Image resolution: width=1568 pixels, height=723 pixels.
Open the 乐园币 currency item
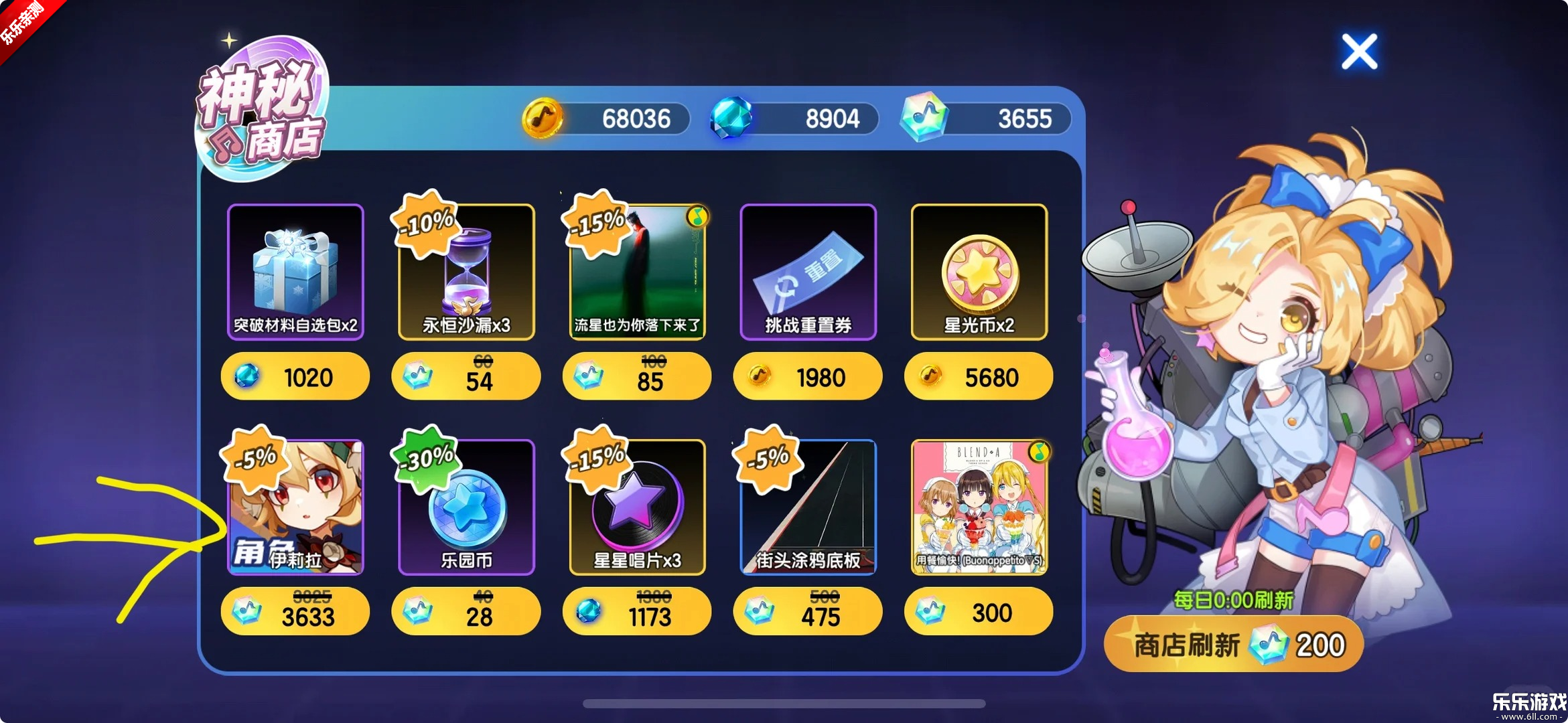(x=466, y=509)
